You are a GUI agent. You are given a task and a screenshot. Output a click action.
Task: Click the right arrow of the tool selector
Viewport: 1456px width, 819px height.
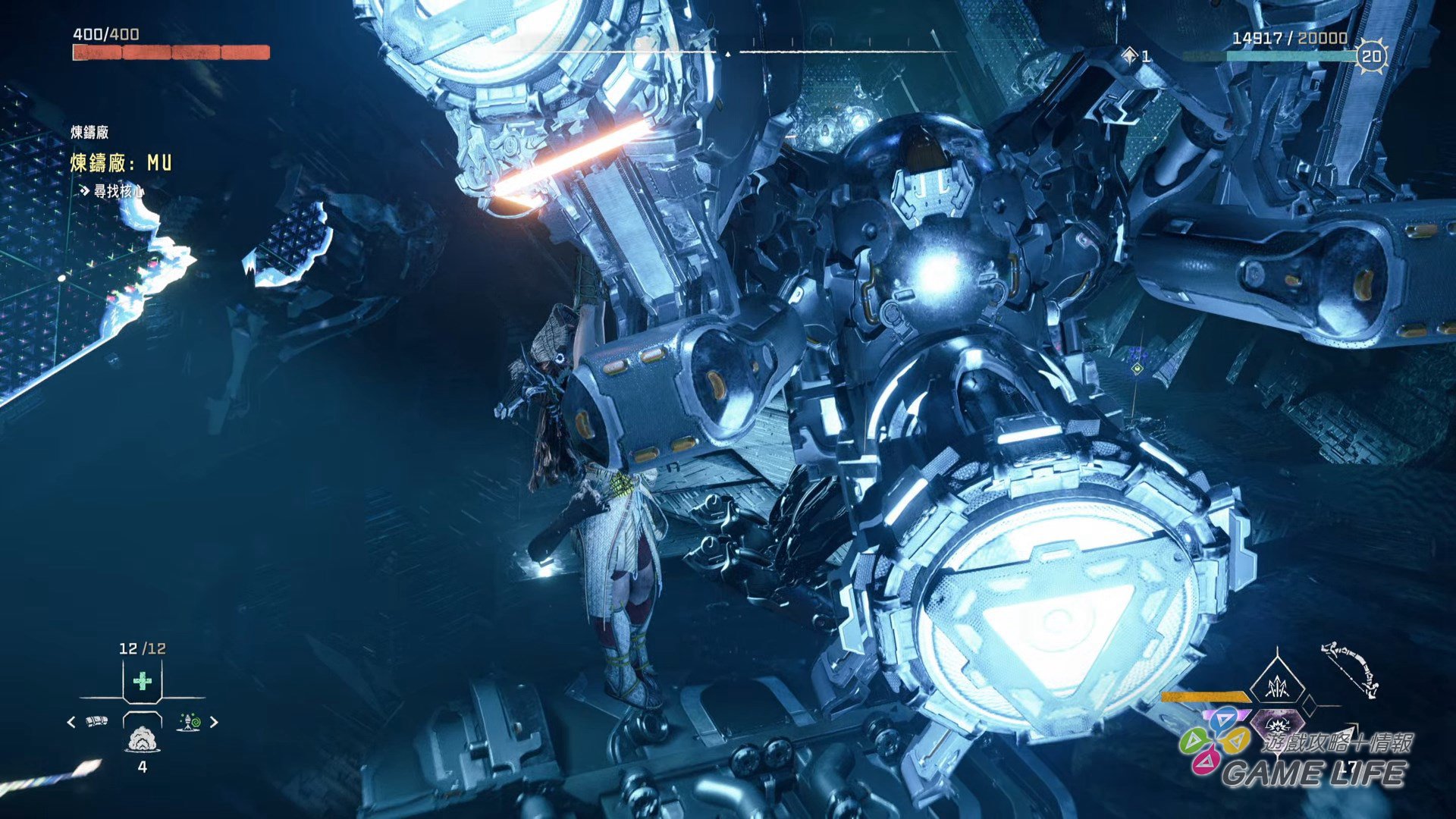(x=214, y=722)
